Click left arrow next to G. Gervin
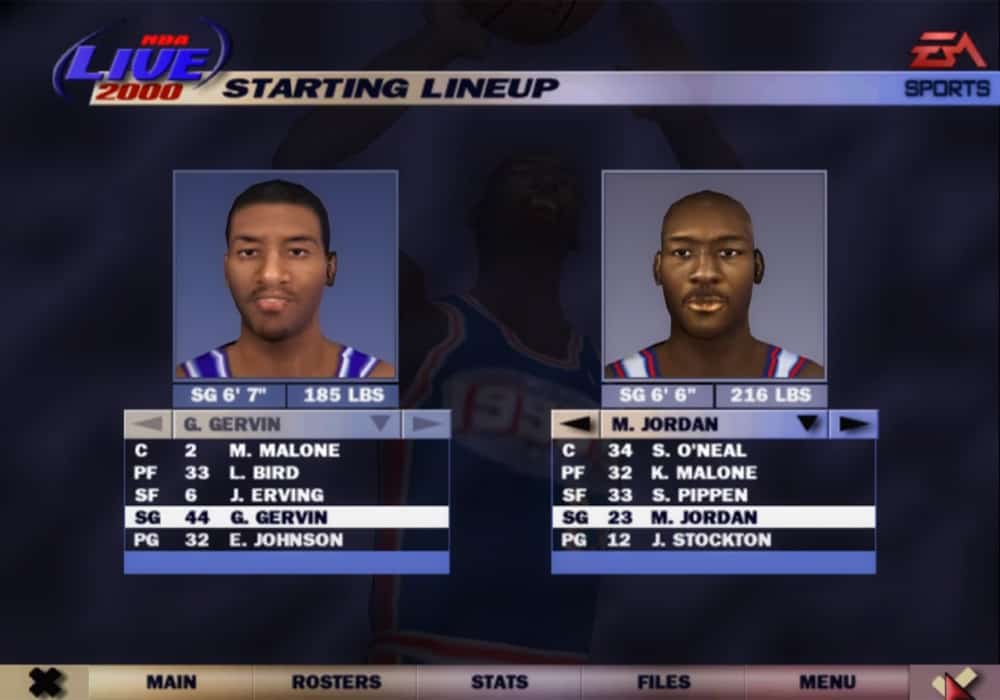The width and height of the screenshot is (1000, 700). click(x=148, y=424)
